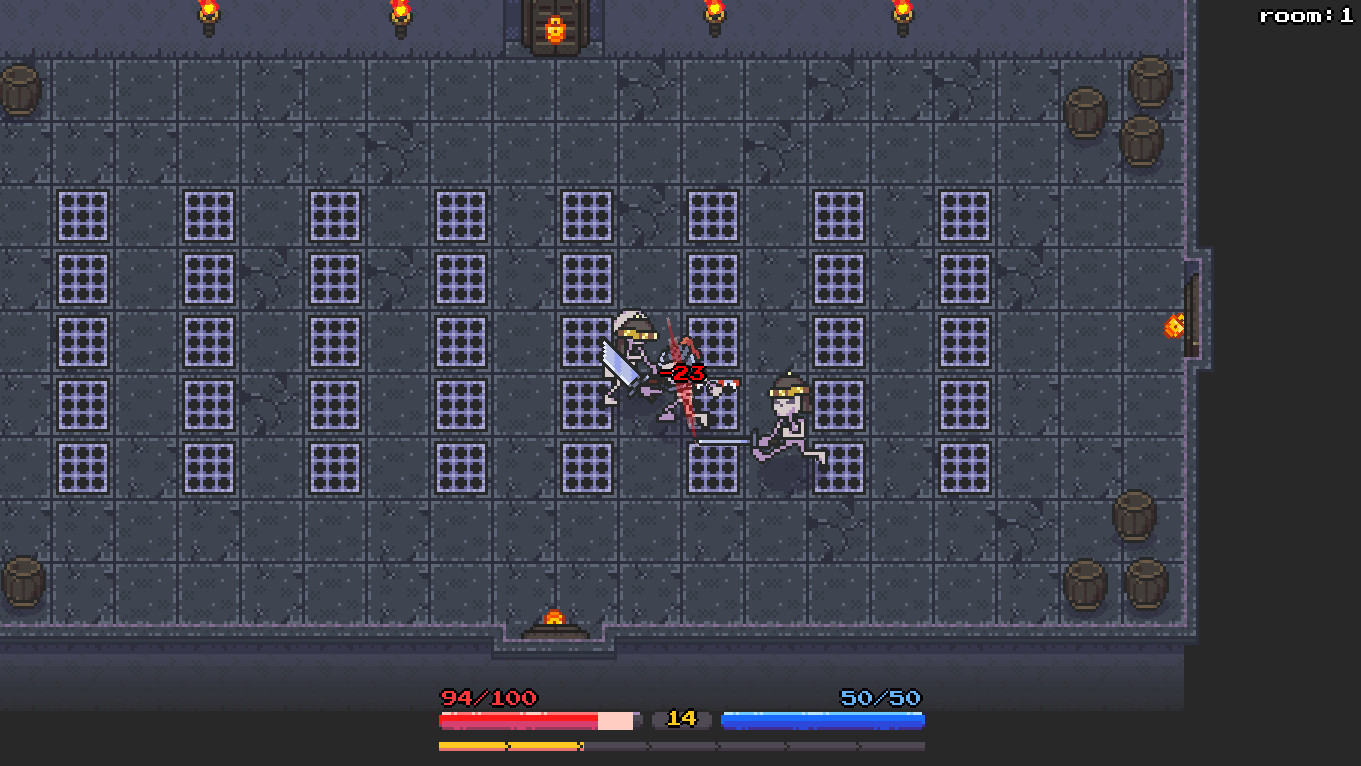
Task: Click the leftmost torch on the top wall
Action: pyautogui.click(x=208, y=15)
